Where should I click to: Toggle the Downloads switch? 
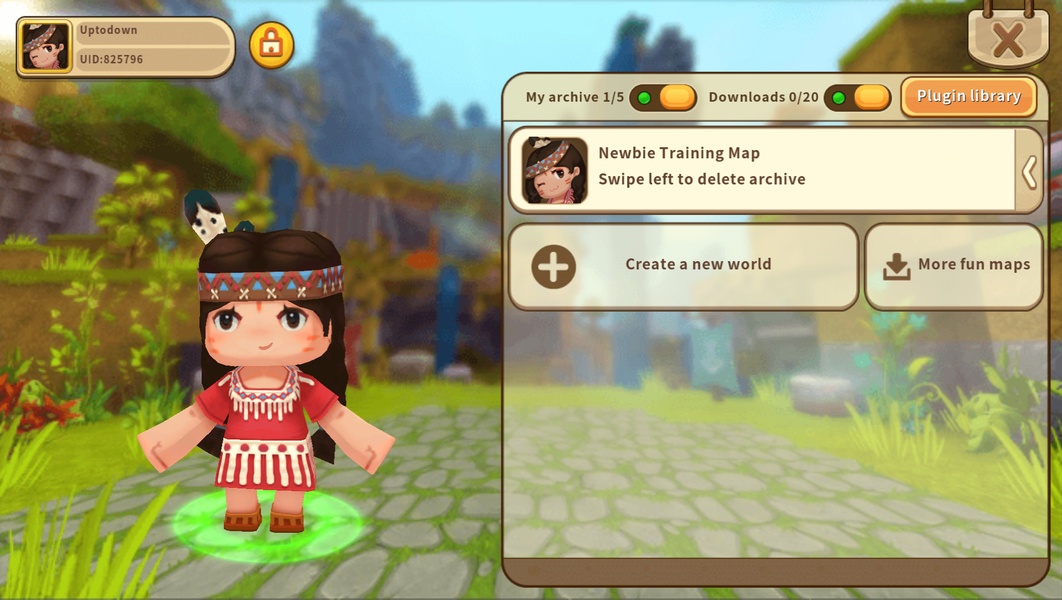pos(857,98)
